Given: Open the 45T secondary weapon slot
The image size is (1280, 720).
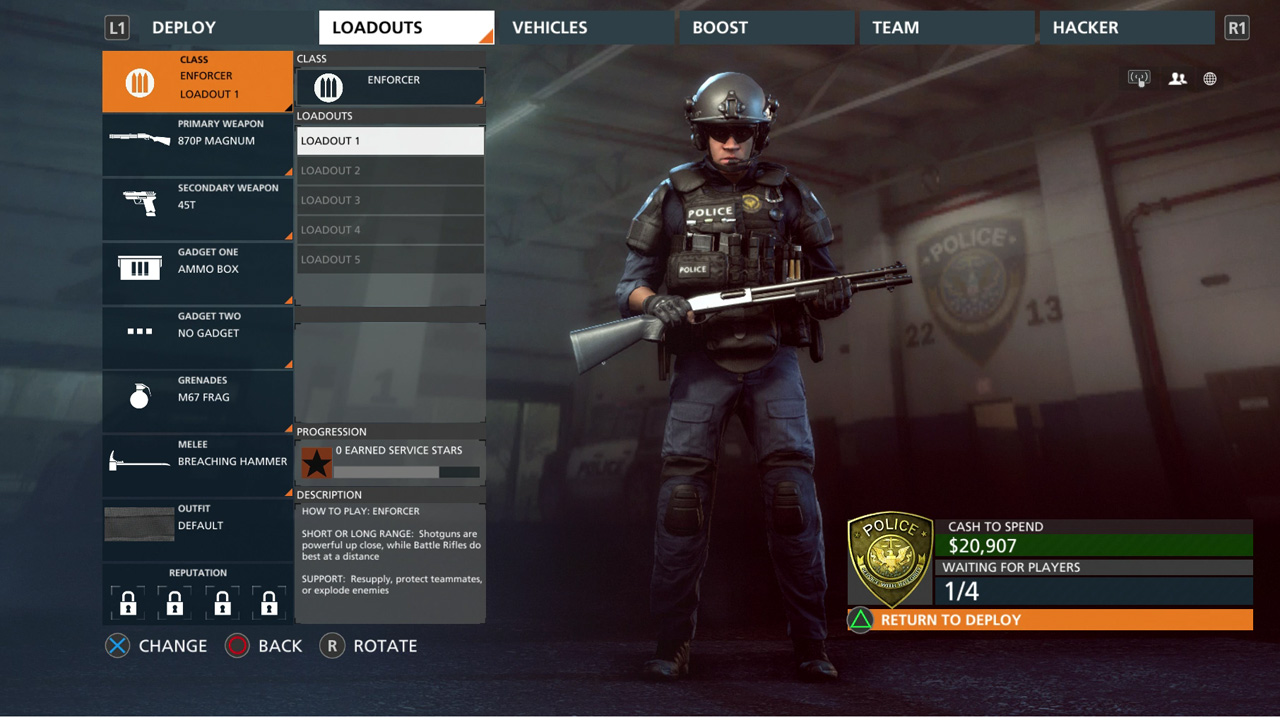Looking at the screenshot, I should pos(198,209).
